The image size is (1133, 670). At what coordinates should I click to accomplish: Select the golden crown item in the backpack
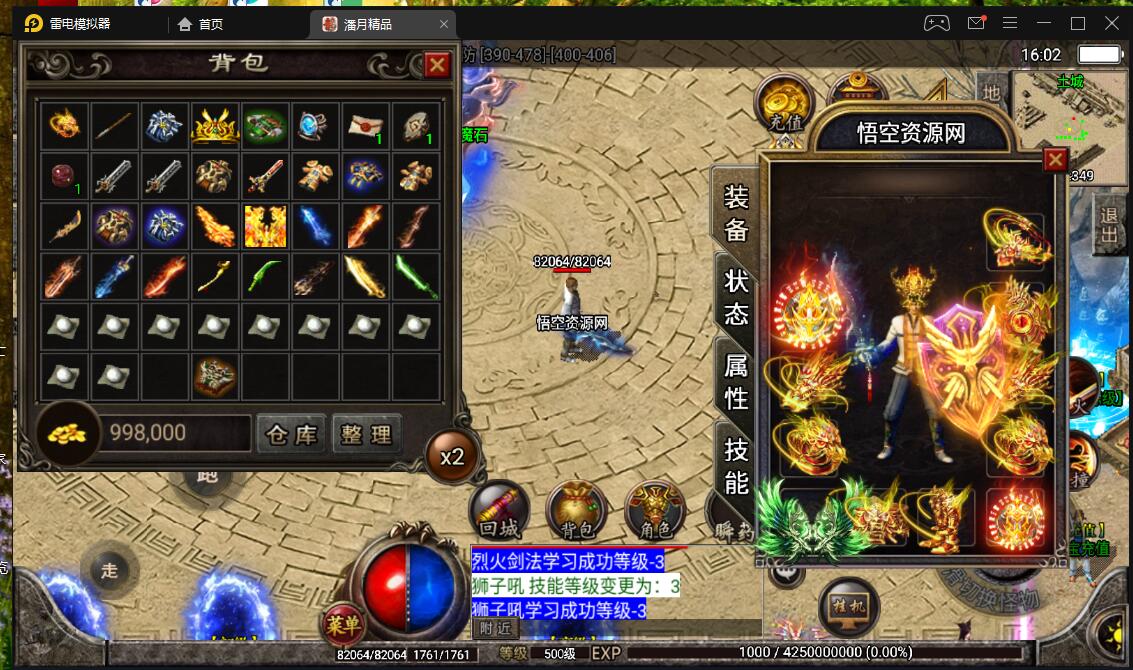coord(215,126)
